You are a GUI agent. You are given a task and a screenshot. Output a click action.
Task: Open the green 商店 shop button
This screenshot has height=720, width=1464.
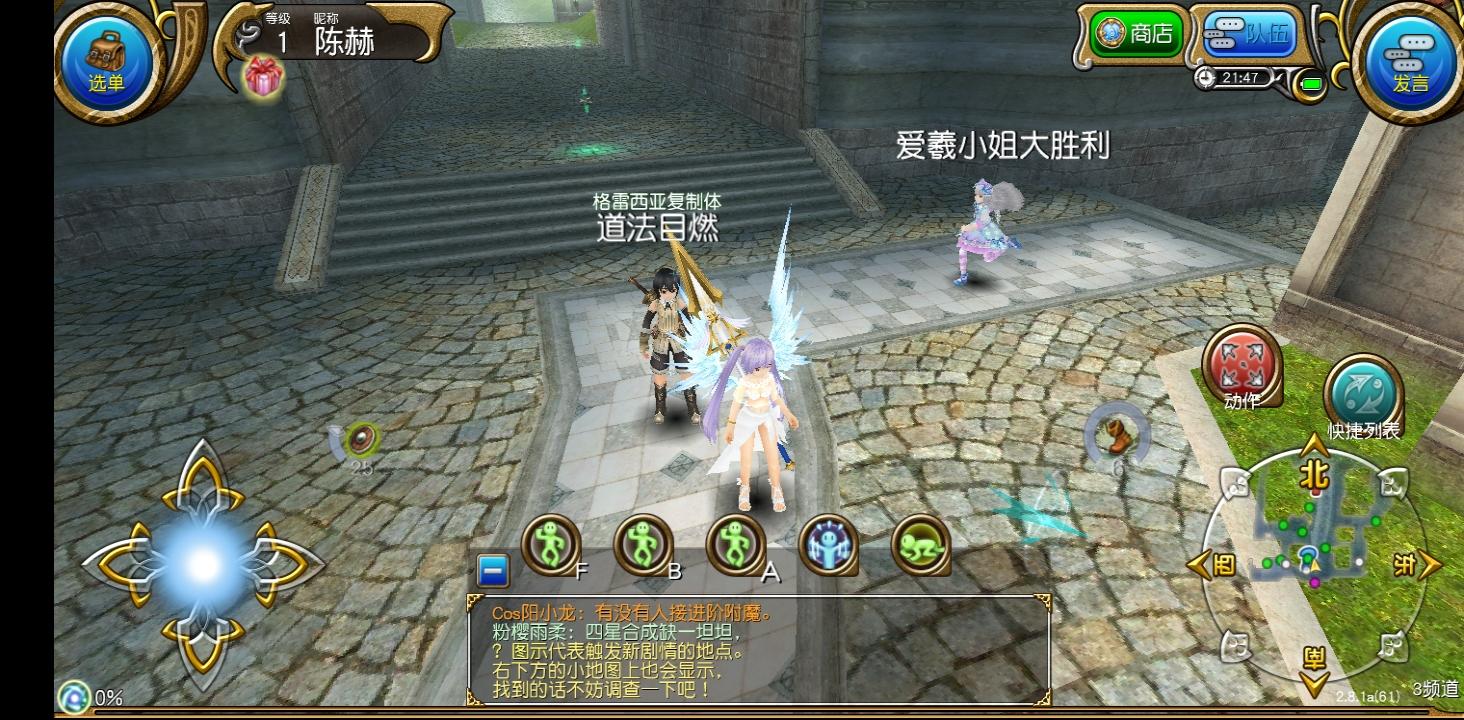pyautogui.click(x=1136, y=33)
